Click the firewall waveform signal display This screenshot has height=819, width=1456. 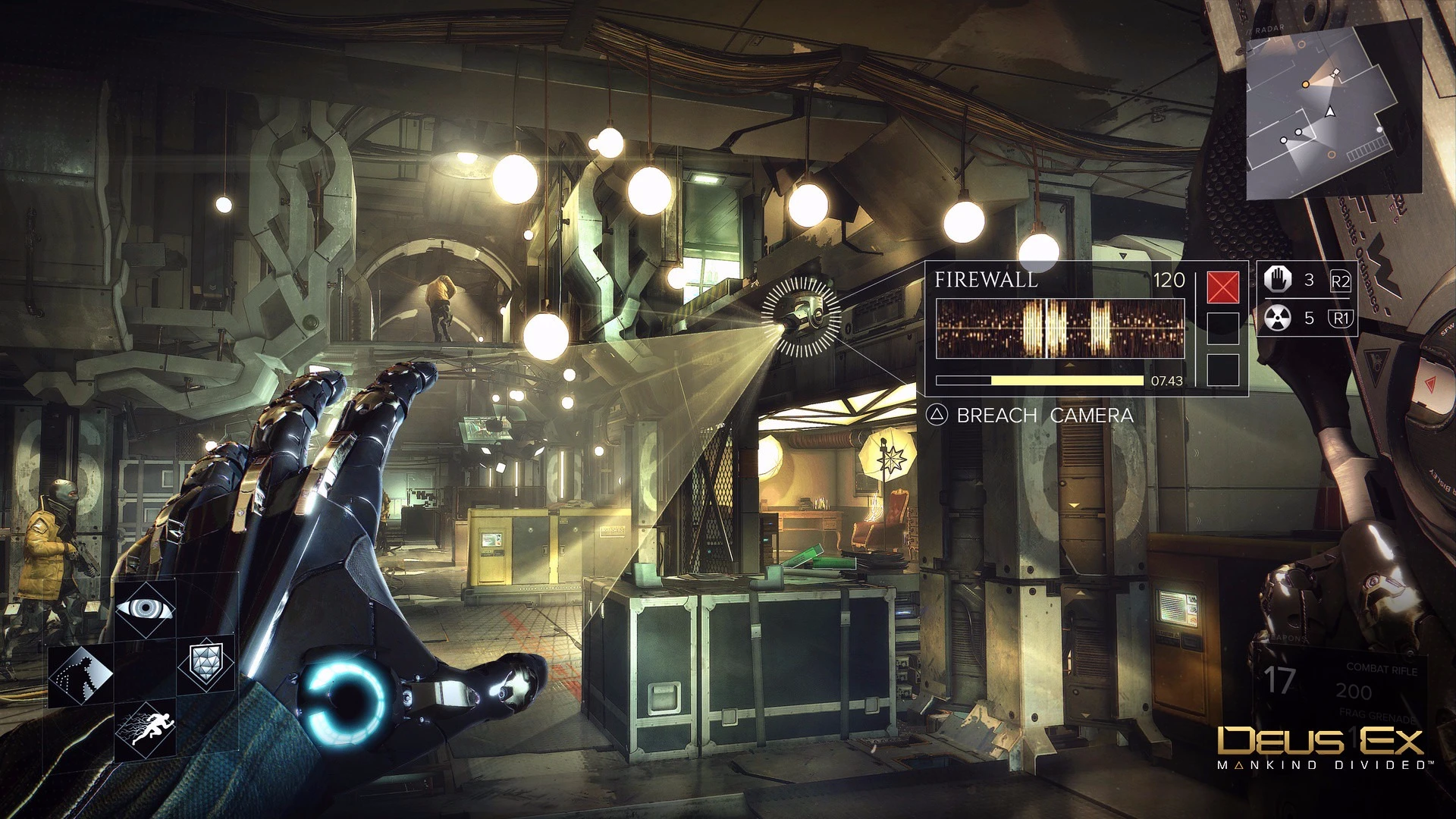1059,328
